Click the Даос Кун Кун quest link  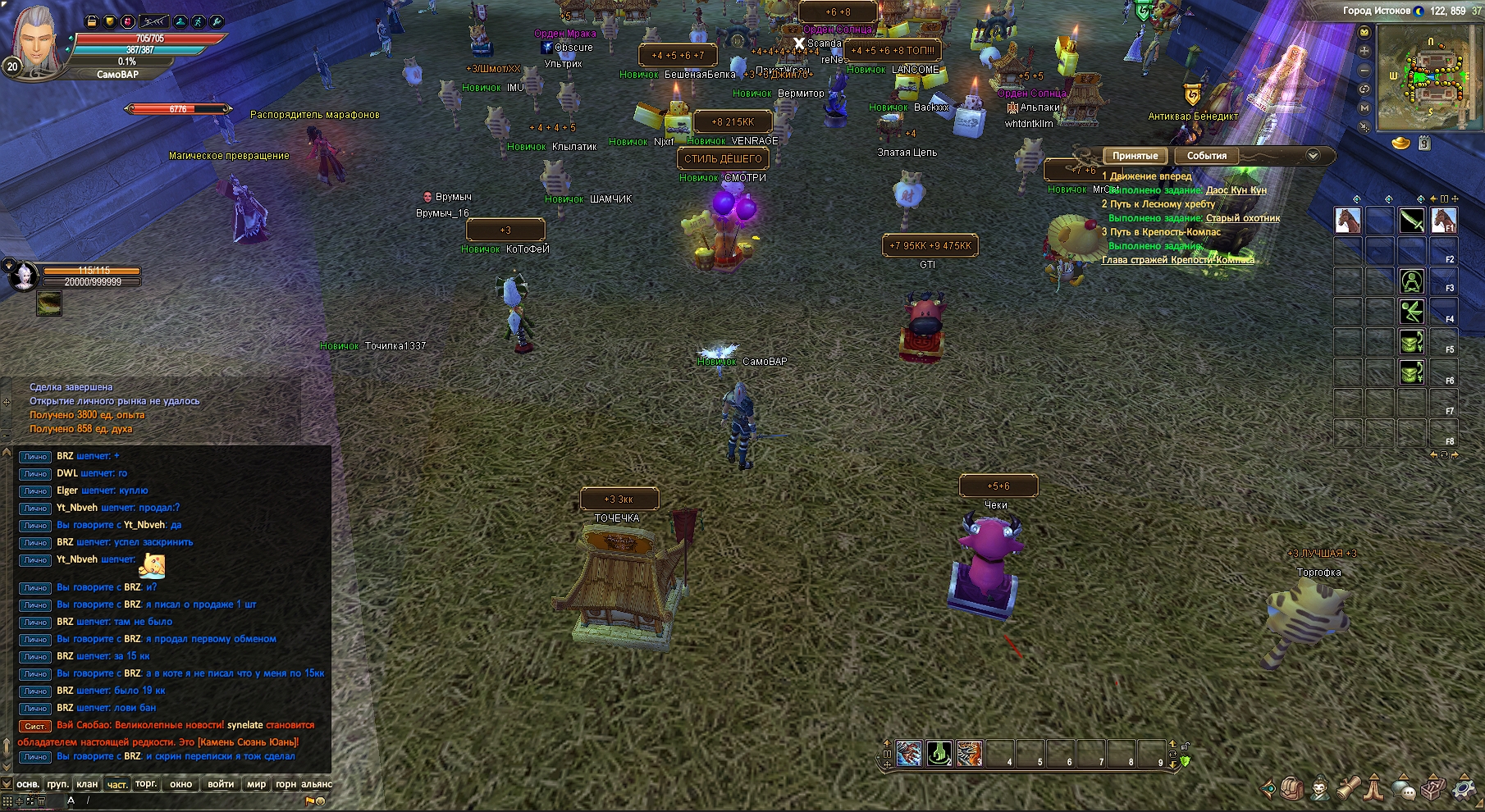tap(1236, 190)
